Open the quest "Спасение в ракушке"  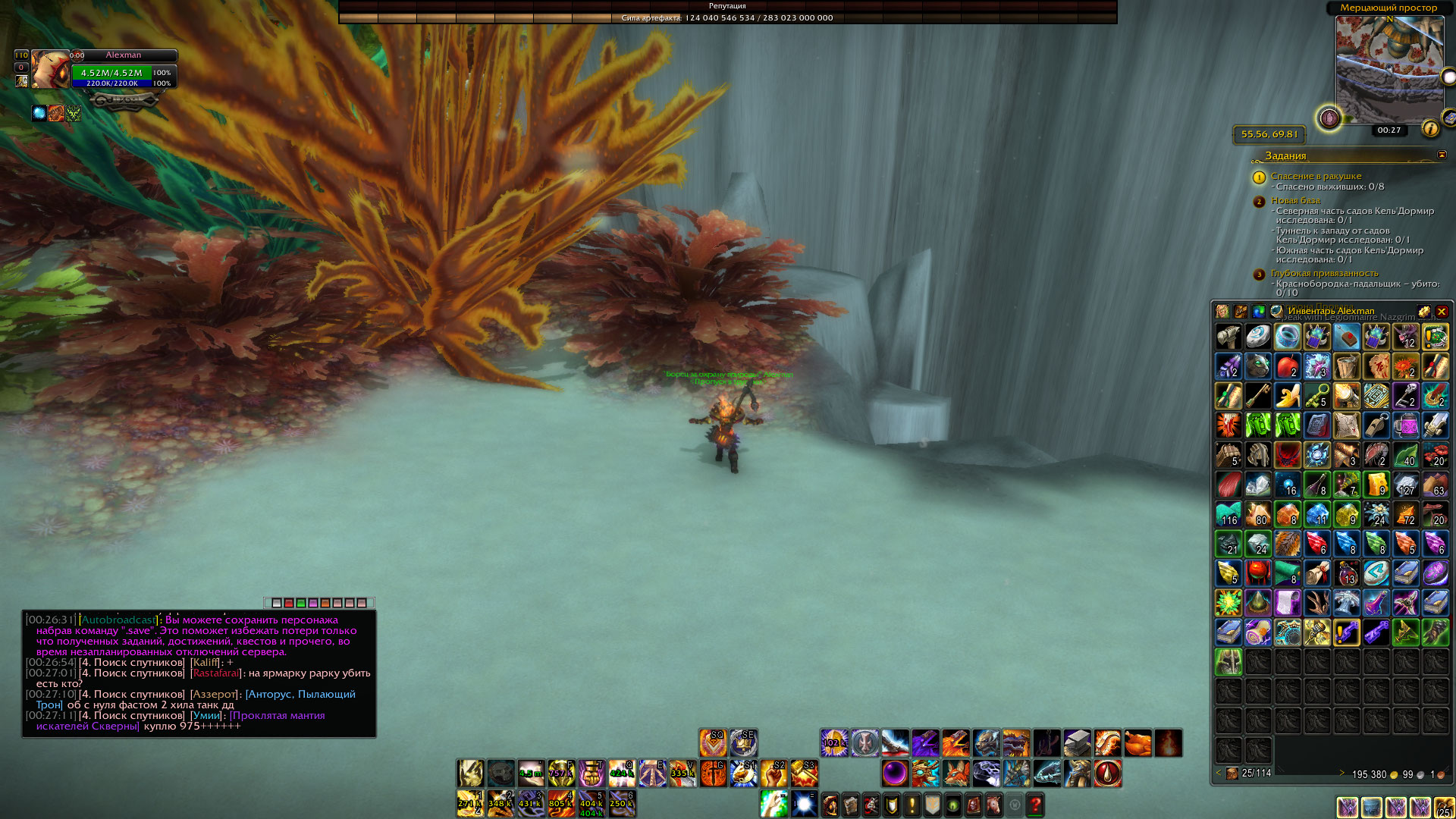[1316, 176]
